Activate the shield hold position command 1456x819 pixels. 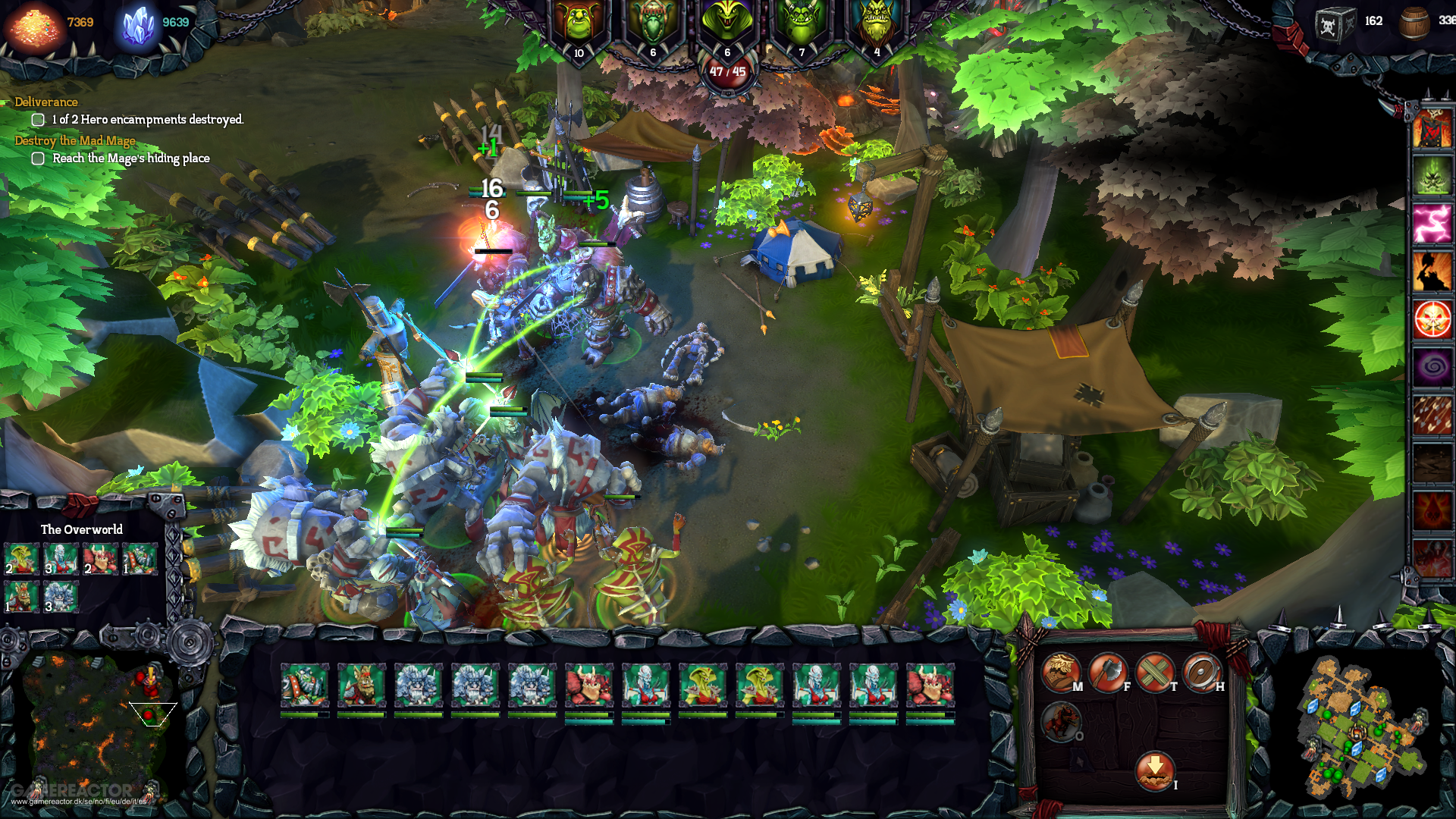pyautogui.click(x=1202, y=672)
